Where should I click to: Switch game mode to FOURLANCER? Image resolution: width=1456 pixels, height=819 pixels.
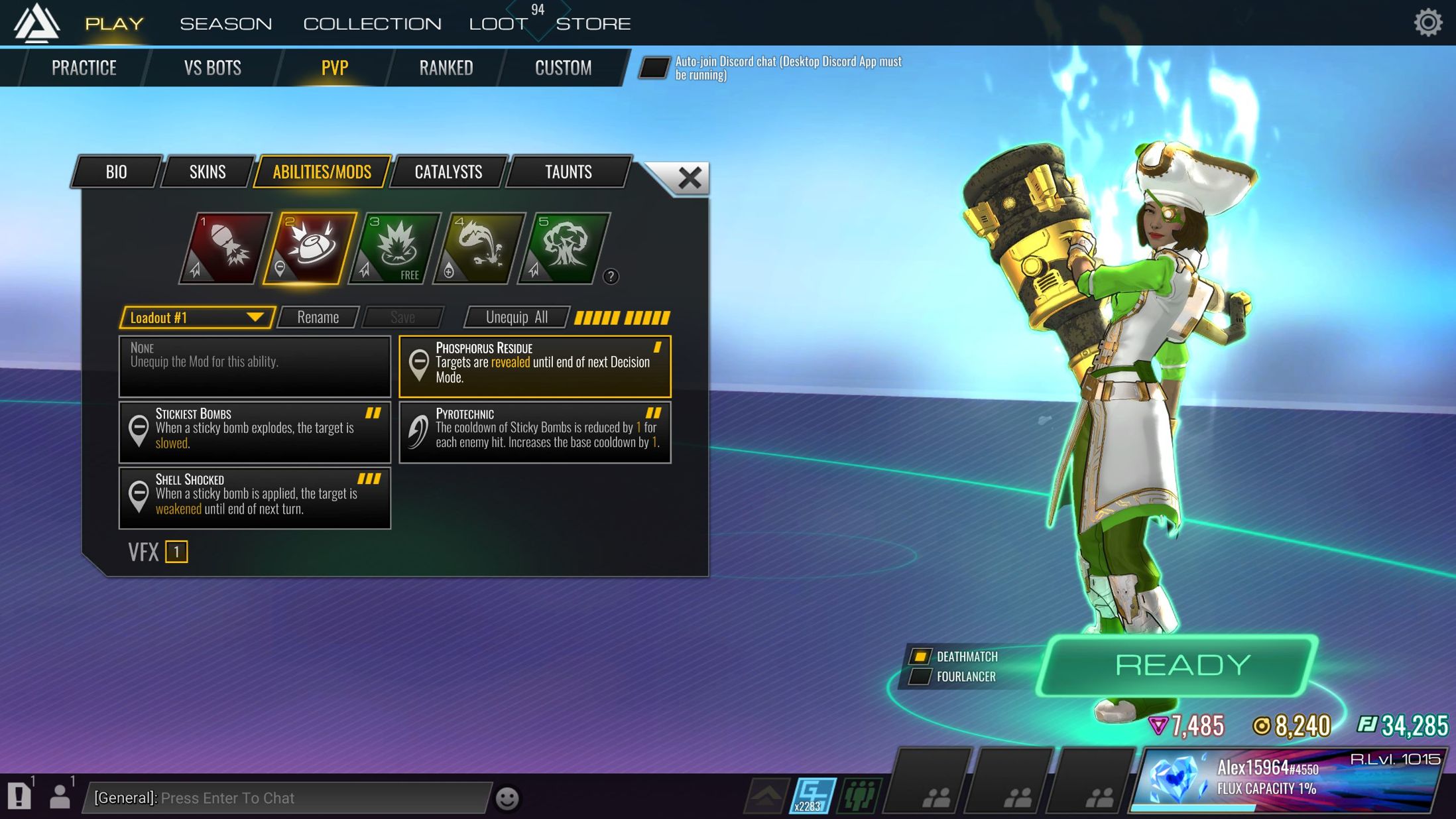pyautogui.click(x=920, y=676)
